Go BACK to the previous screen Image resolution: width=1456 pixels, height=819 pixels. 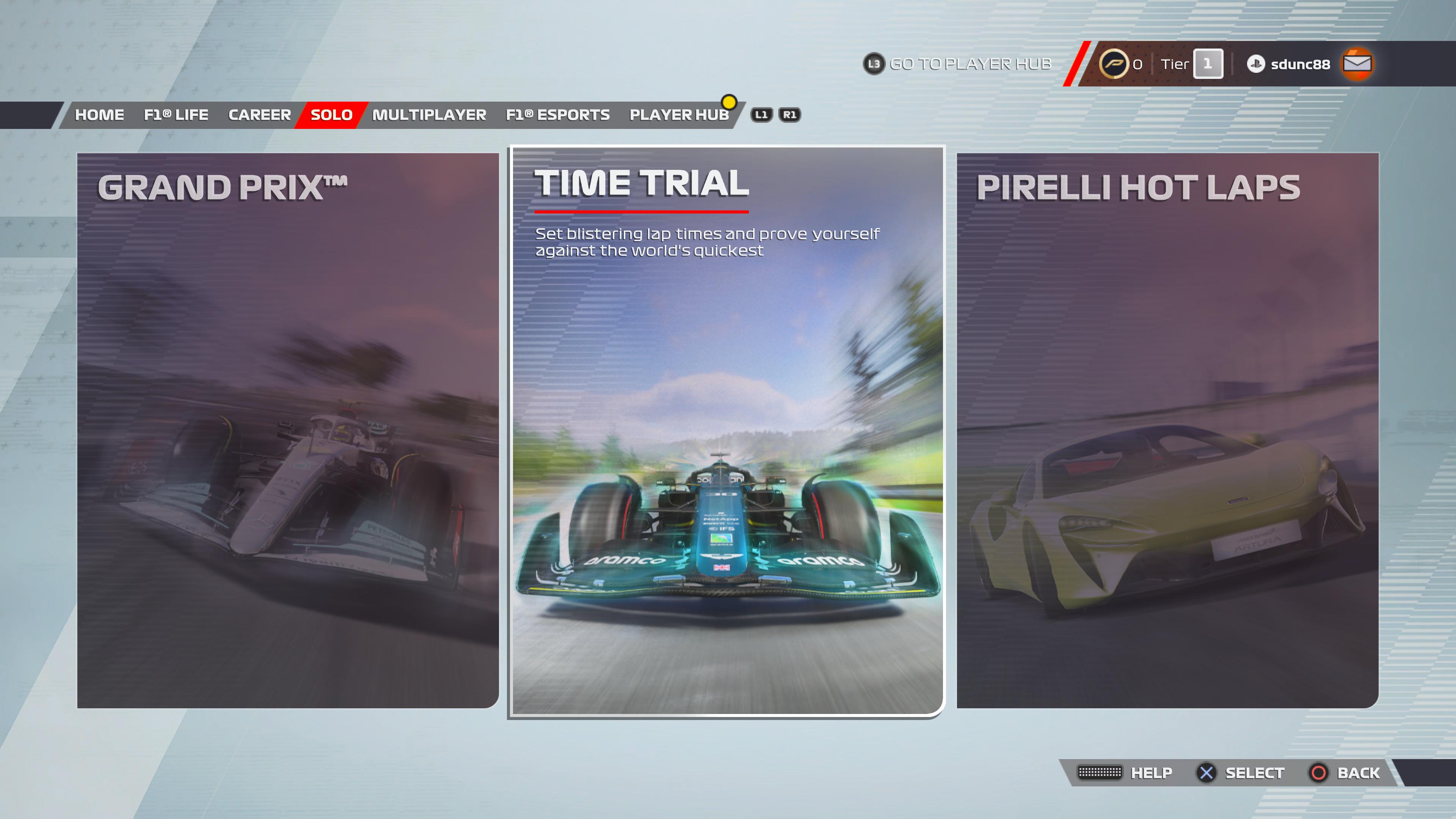coord(1358,773)
